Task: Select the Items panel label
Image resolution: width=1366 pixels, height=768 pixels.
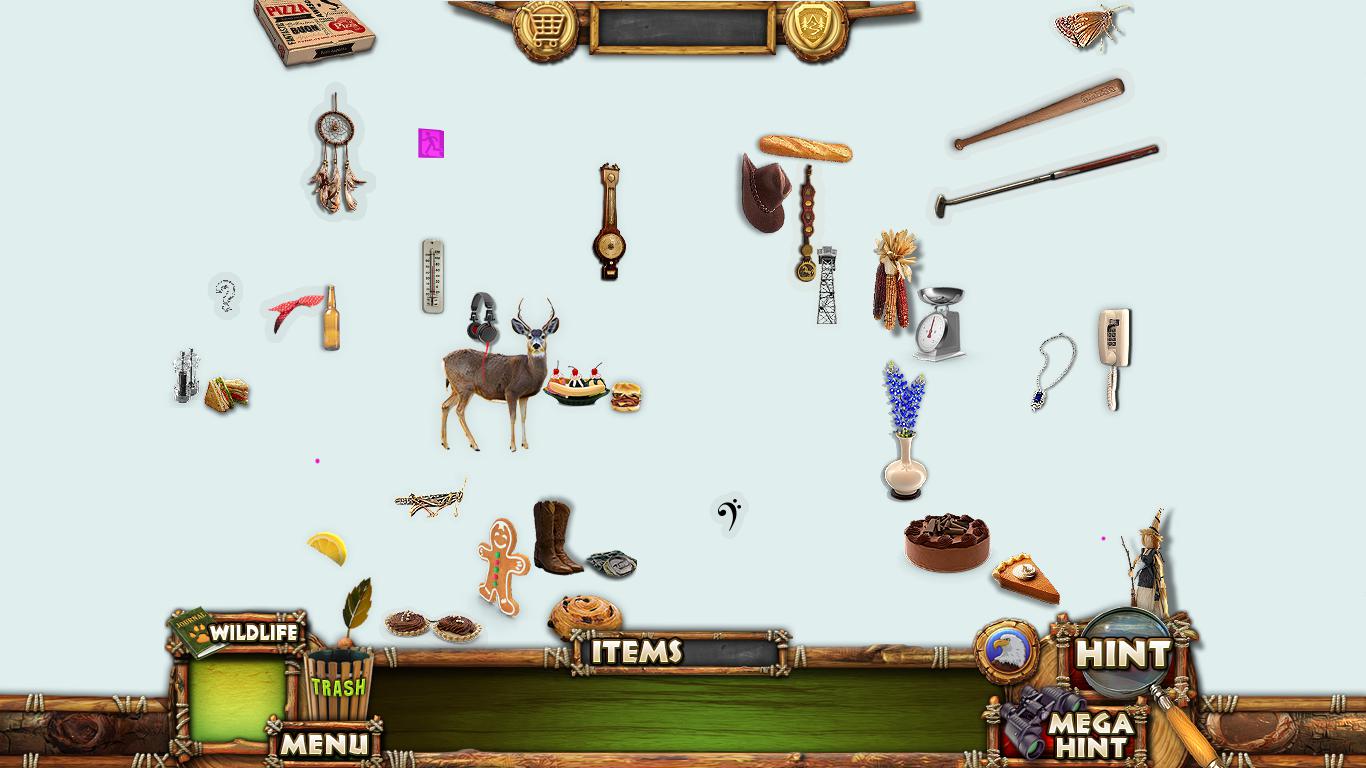Action: coord(637,652)
